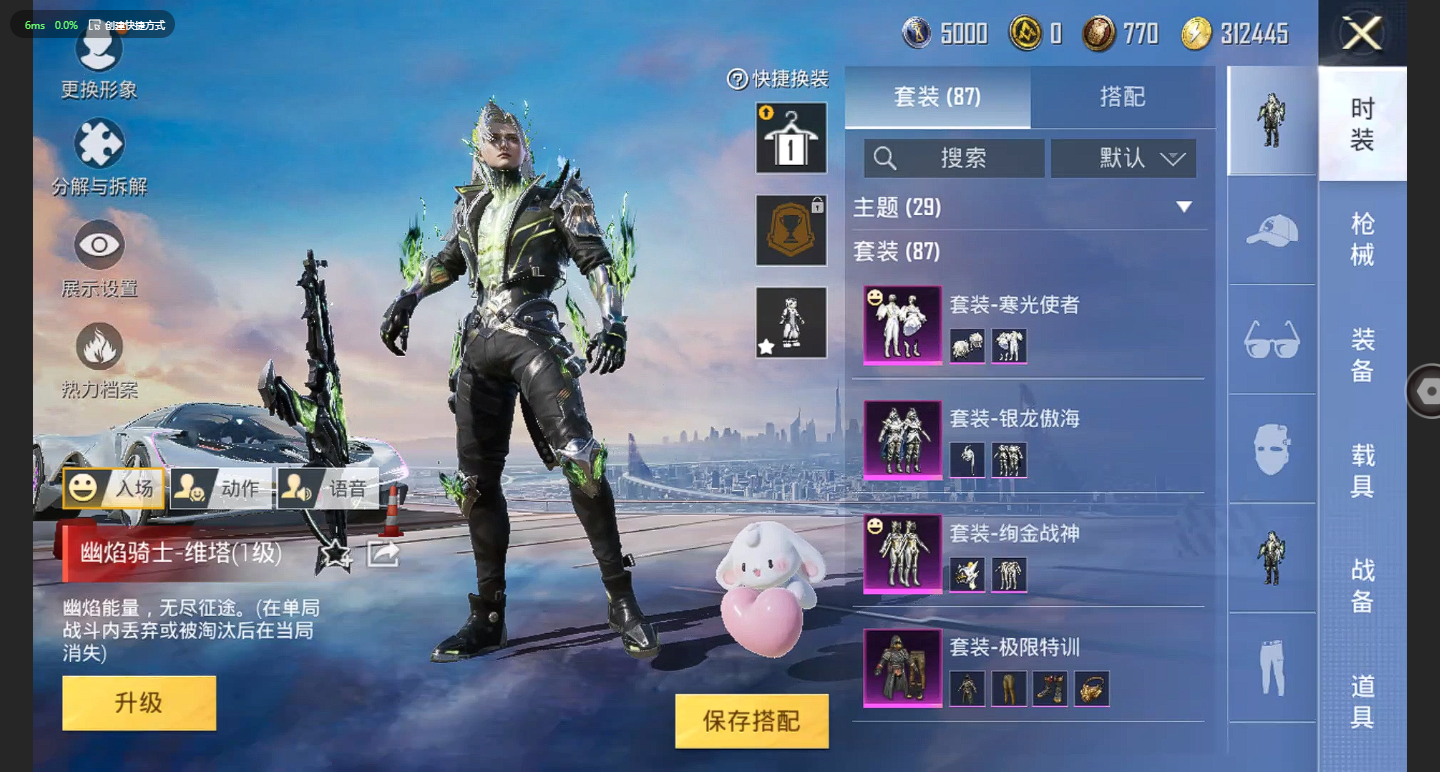
Task: Open the 枪械 category
Action: (x=1362, y=239)
